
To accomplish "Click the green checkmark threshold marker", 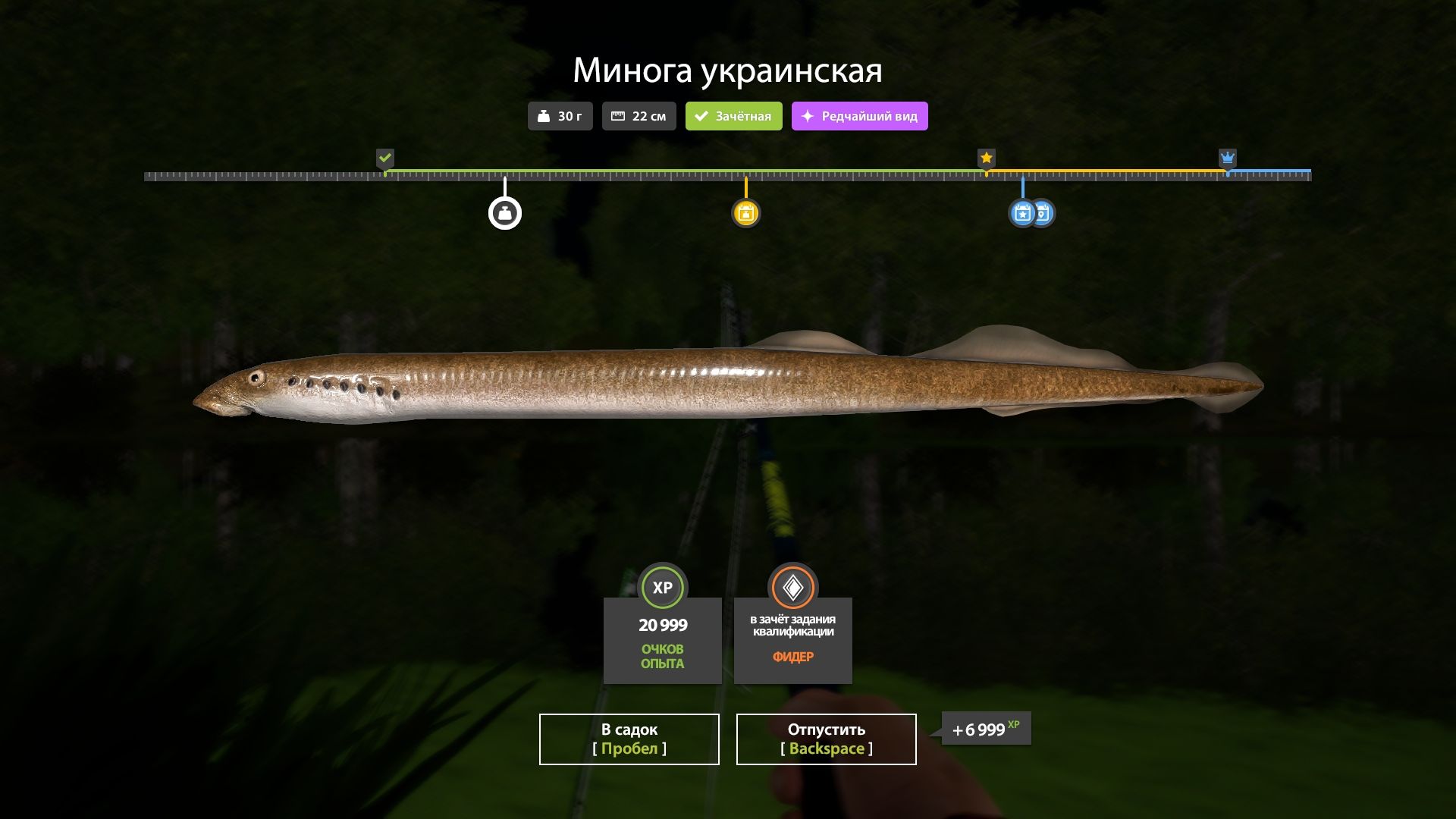I will click(385, 158).
